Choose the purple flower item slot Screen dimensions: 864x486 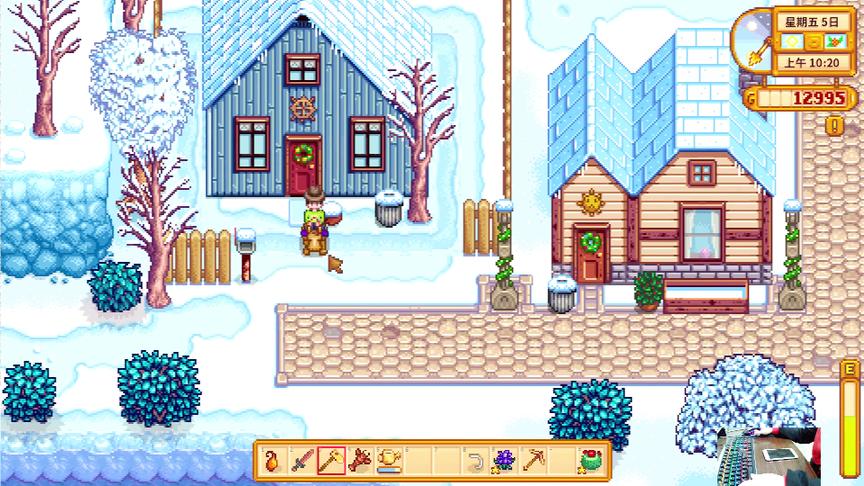pyautogui.click(x=504, y=461)
